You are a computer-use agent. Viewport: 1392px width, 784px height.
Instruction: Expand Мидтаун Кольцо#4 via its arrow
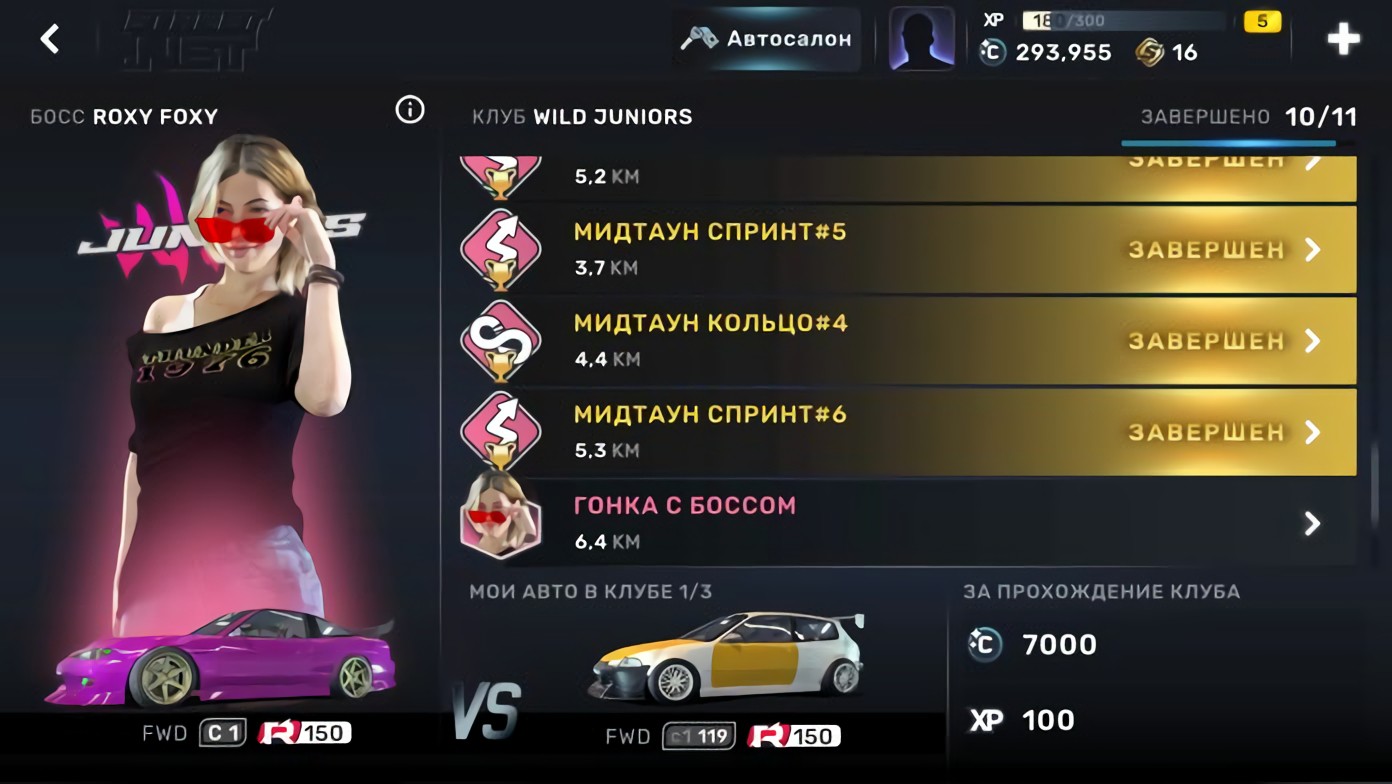pyautogui.click(x=1313, y=340)
